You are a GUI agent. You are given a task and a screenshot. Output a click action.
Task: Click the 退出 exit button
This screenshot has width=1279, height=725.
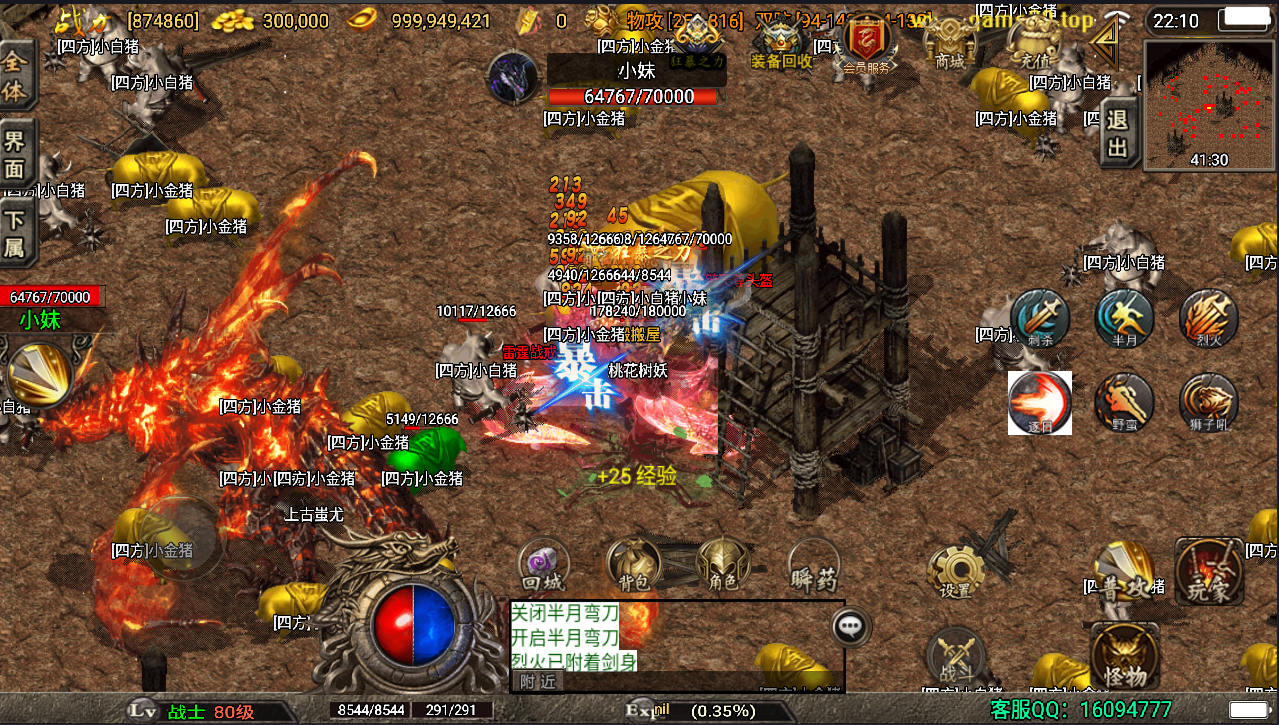click(1117, 135)
